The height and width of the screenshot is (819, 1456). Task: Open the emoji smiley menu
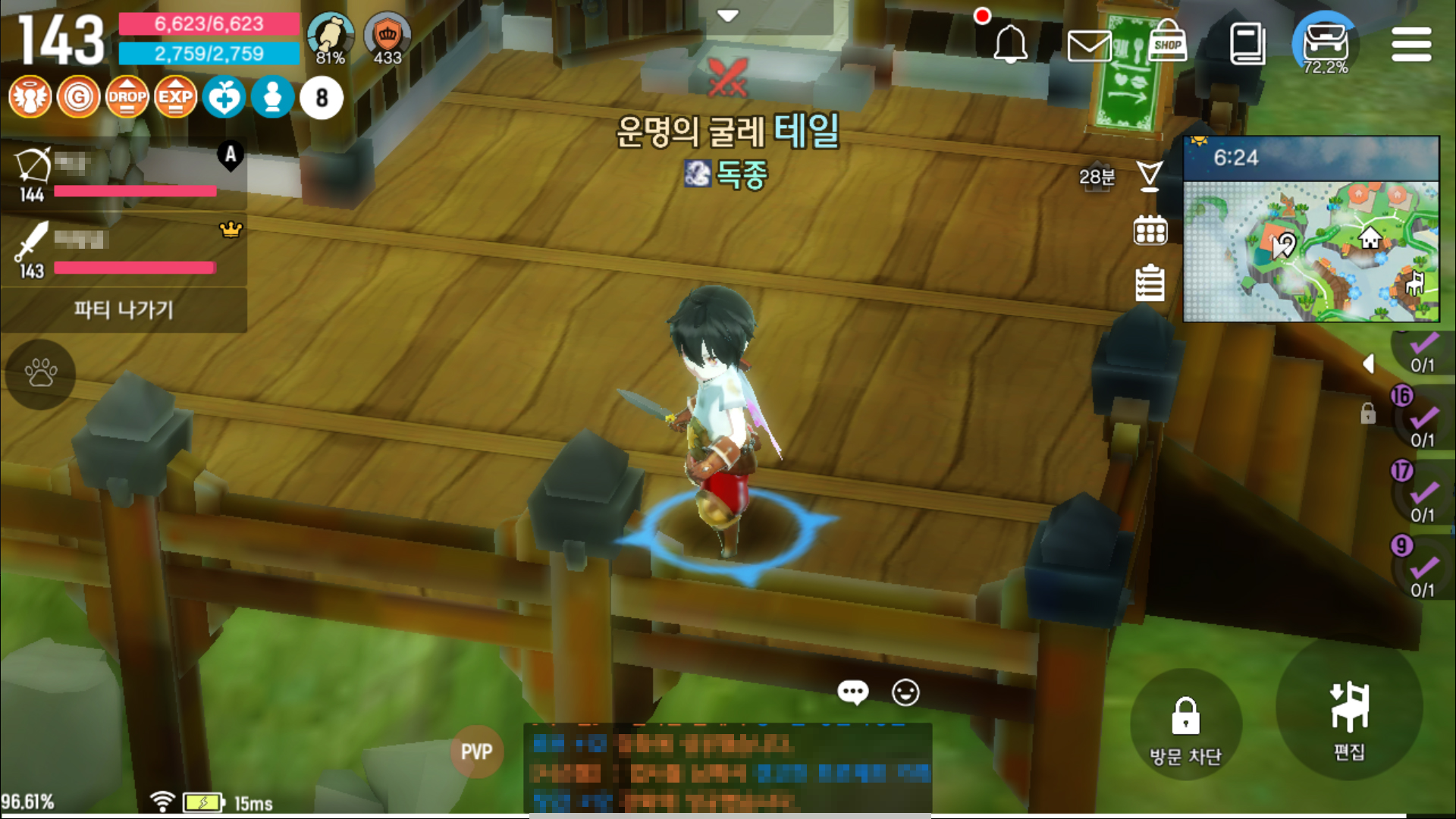point(905,692)
